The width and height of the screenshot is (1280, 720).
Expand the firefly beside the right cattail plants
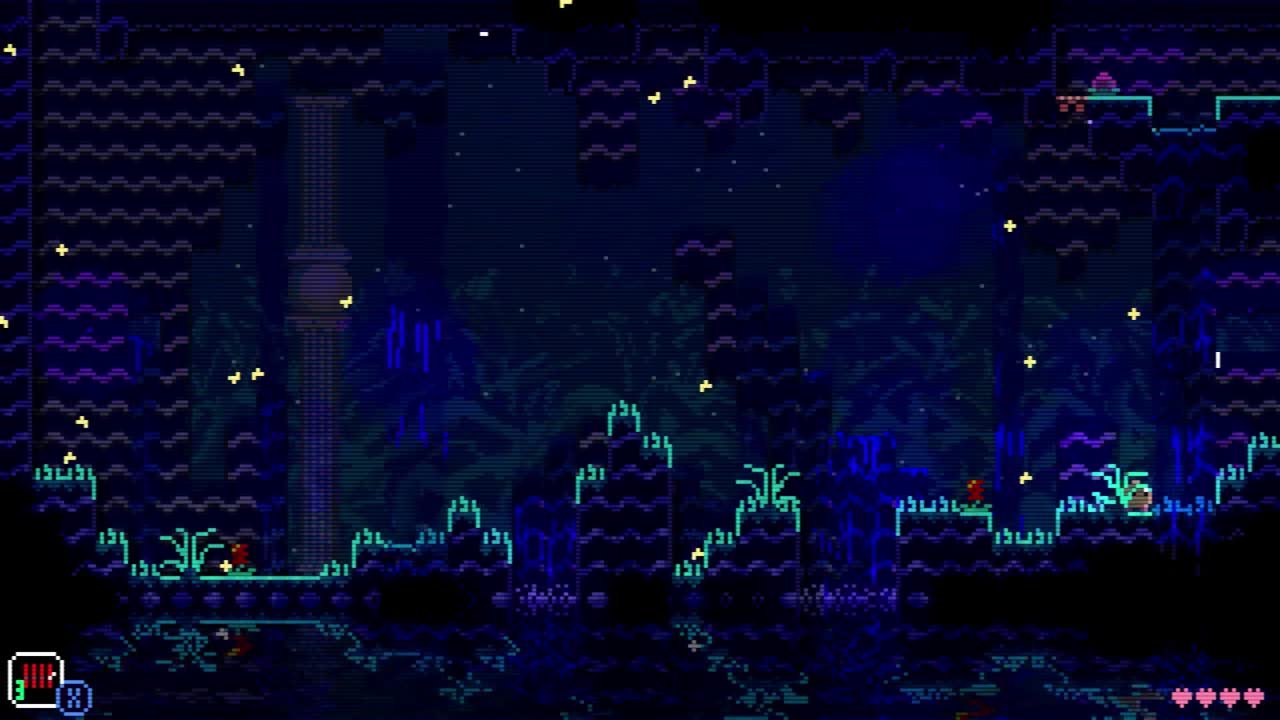click(1026, 477)
